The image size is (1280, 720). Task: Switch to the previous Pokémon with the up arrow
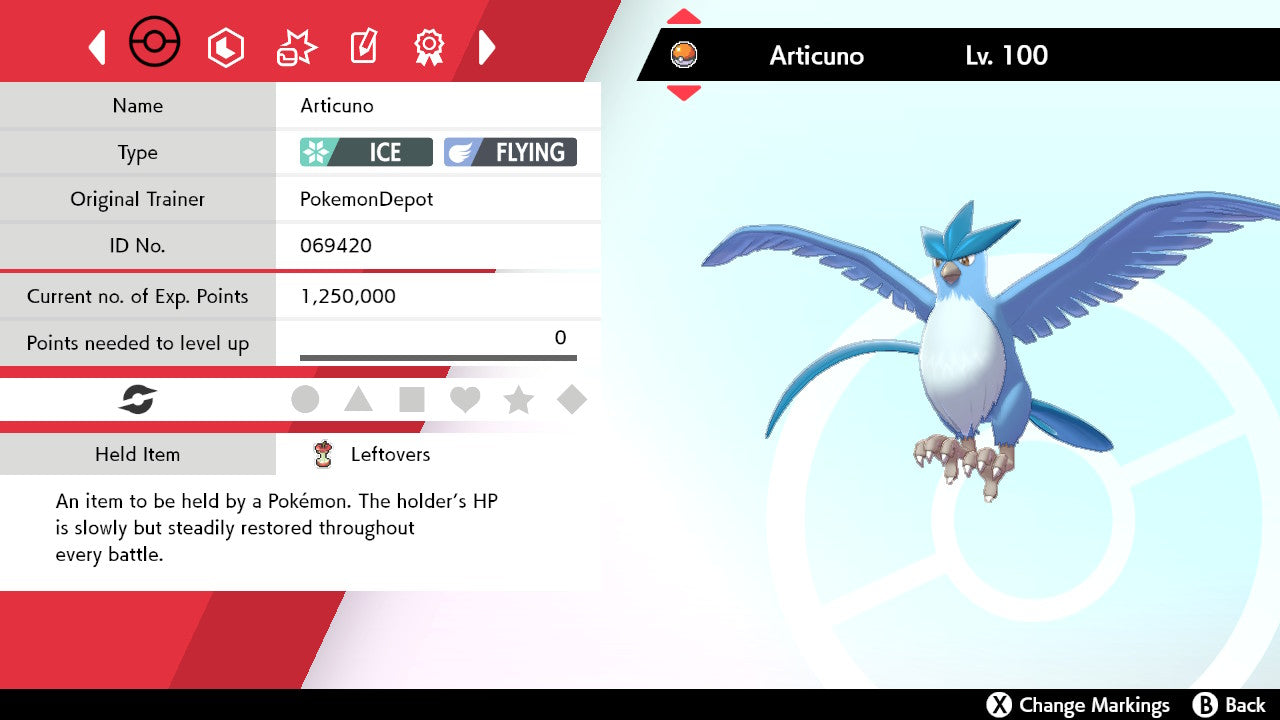point(683,17)
